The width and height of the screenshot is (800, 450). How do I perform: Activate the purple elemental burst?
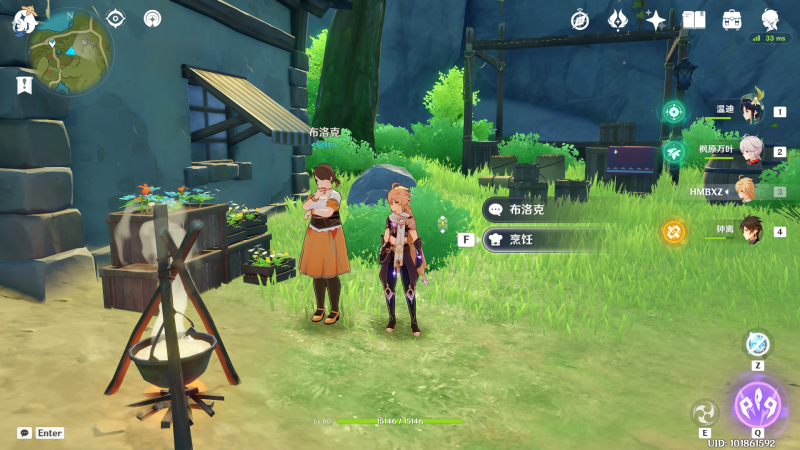(x=757, y=405)
